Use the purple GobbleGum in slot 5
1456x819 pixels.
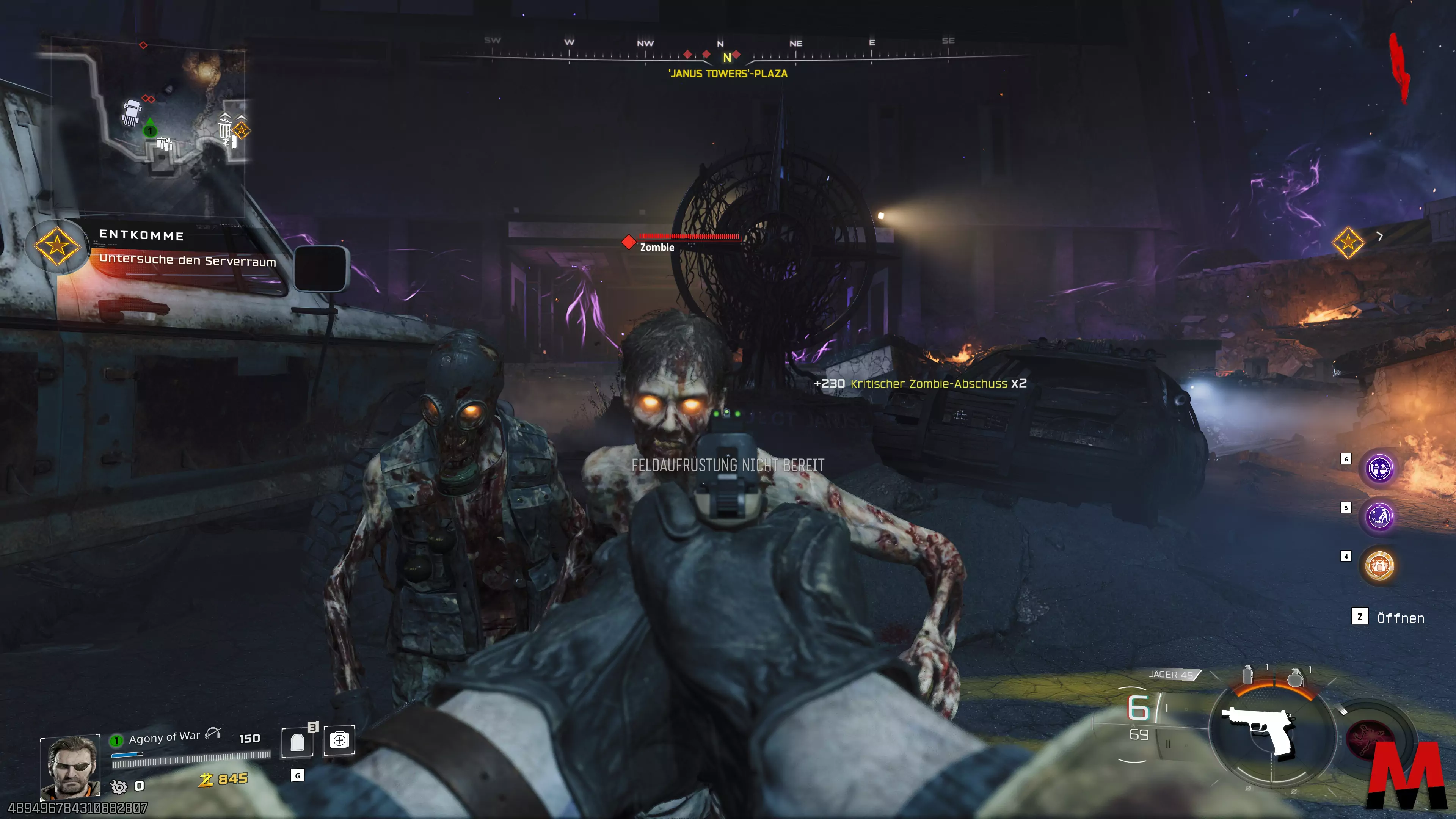[x=1379, y=516]
